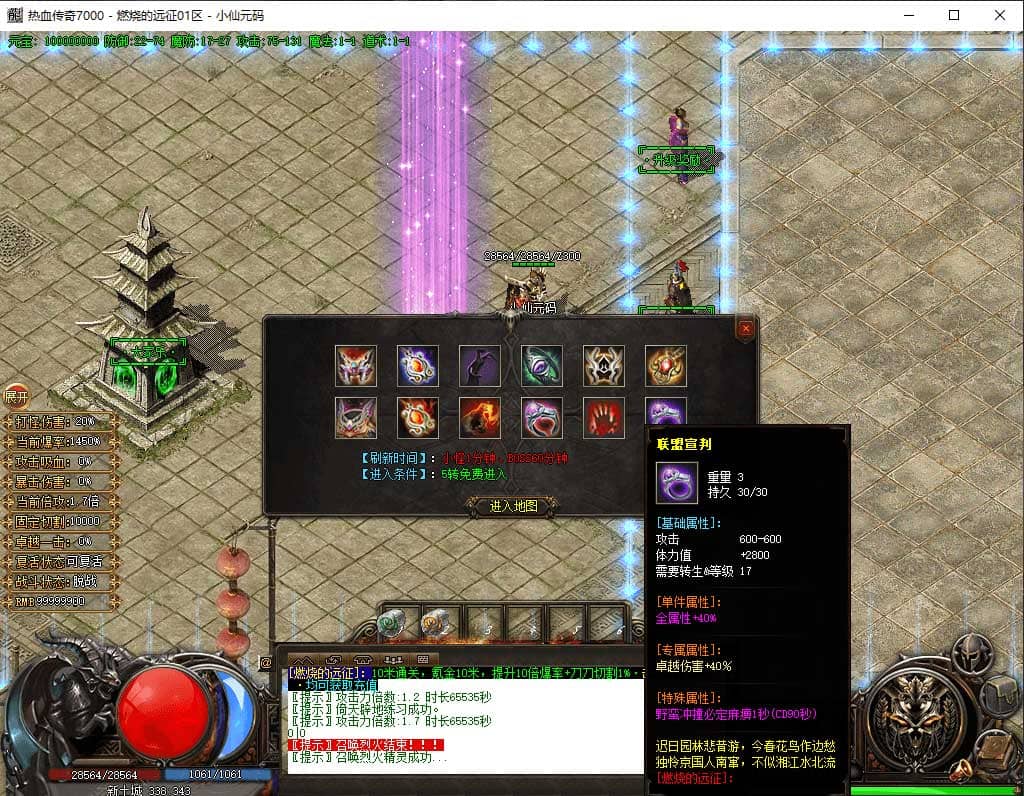This screenshot has width=1024, height=796.
Task: Select the golden amulet with red gem
Action: tap(666, 366)
